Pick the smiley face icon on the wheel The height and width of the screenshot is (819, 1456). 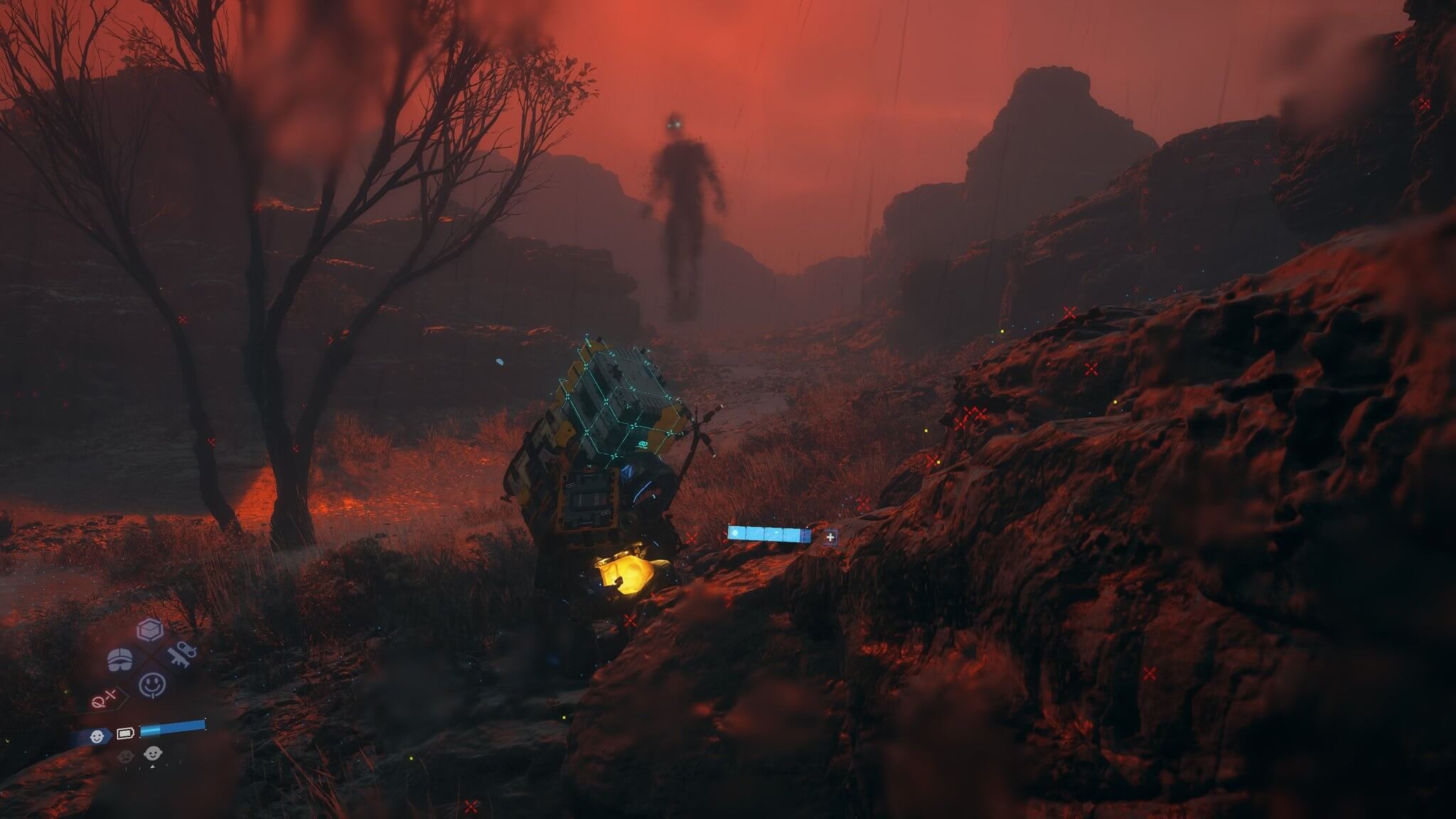pos(152,685)
